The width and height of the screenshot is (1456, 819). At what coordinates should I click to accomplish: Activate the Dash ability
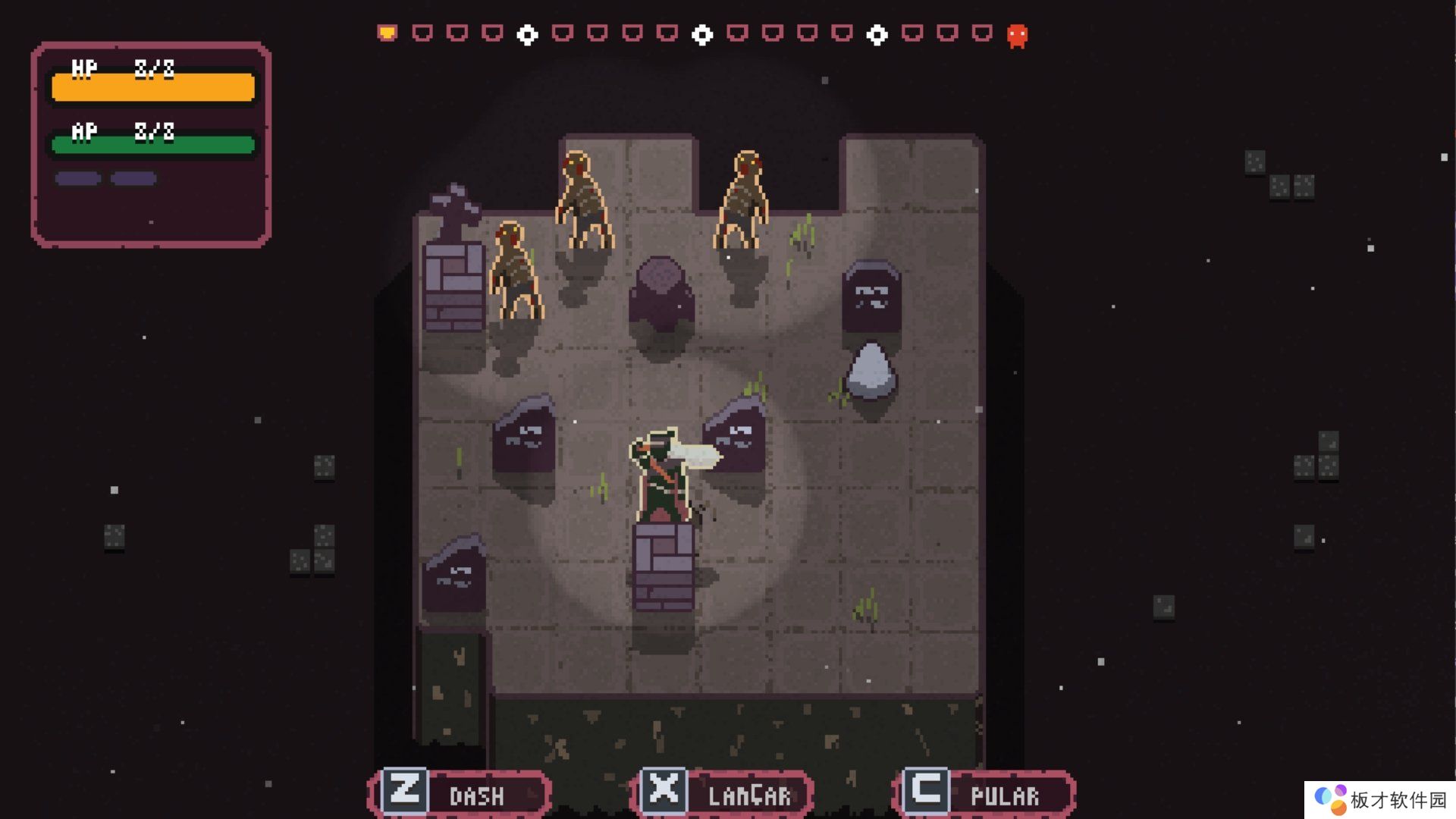[460, 793]
